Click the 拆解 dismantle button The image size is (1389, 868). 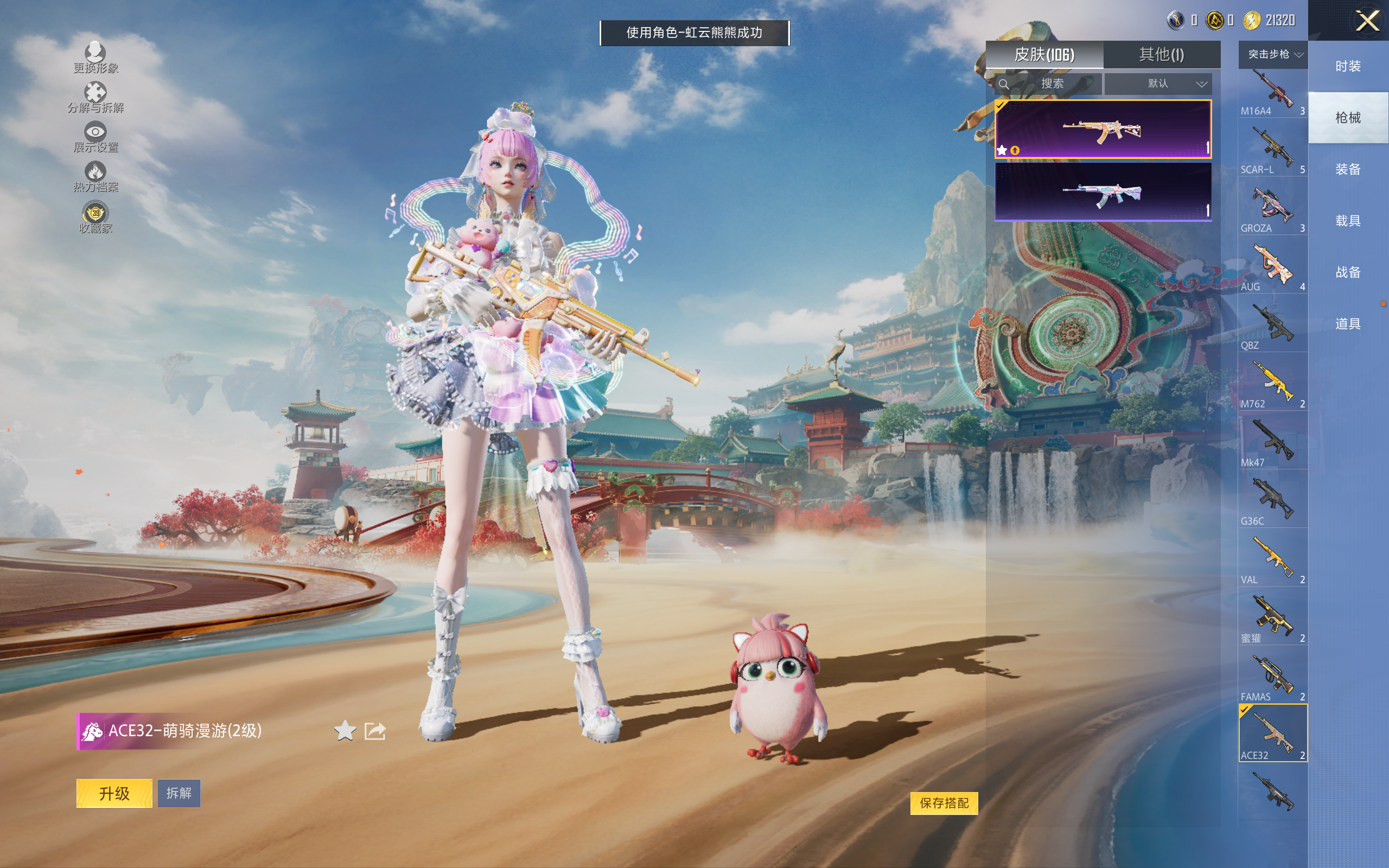click(x=179, y=793)
